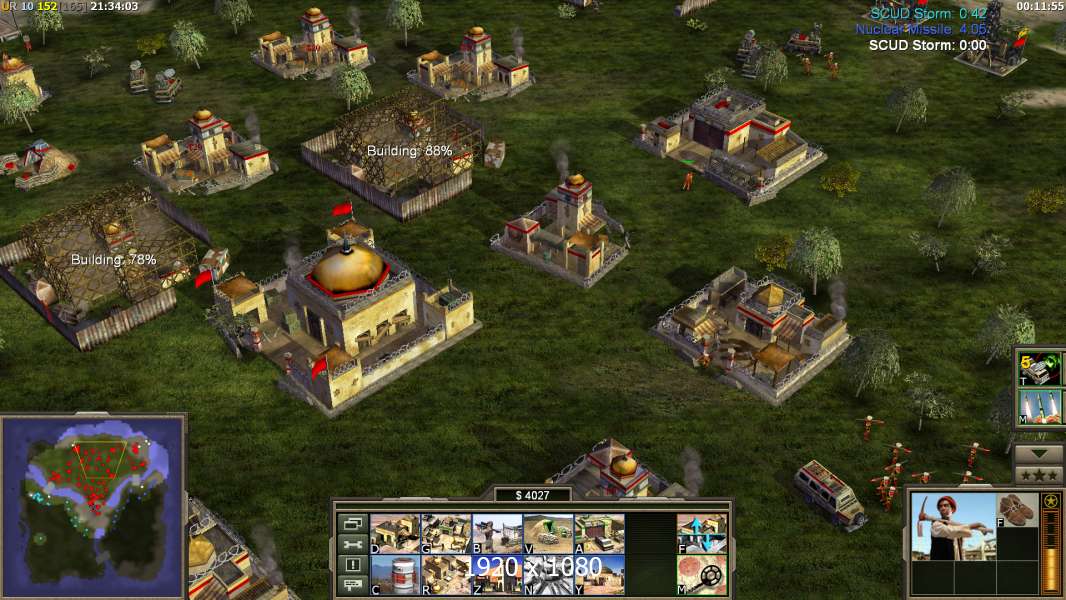Purchase the worker shoes upgrade icon

1019,509
